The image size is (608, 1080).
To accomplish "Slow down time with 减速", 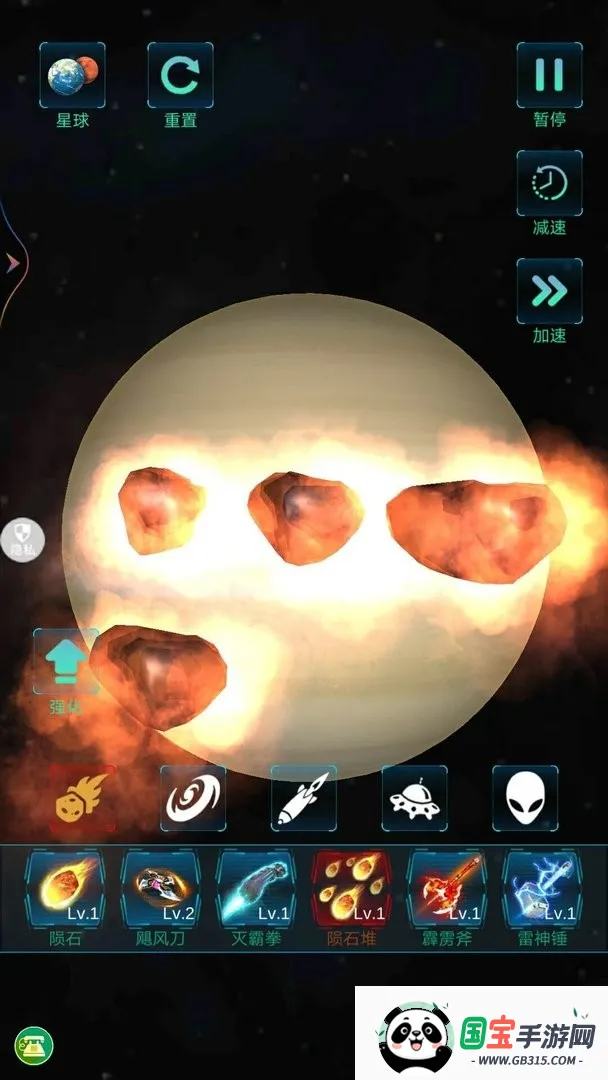I will (549, 184).
